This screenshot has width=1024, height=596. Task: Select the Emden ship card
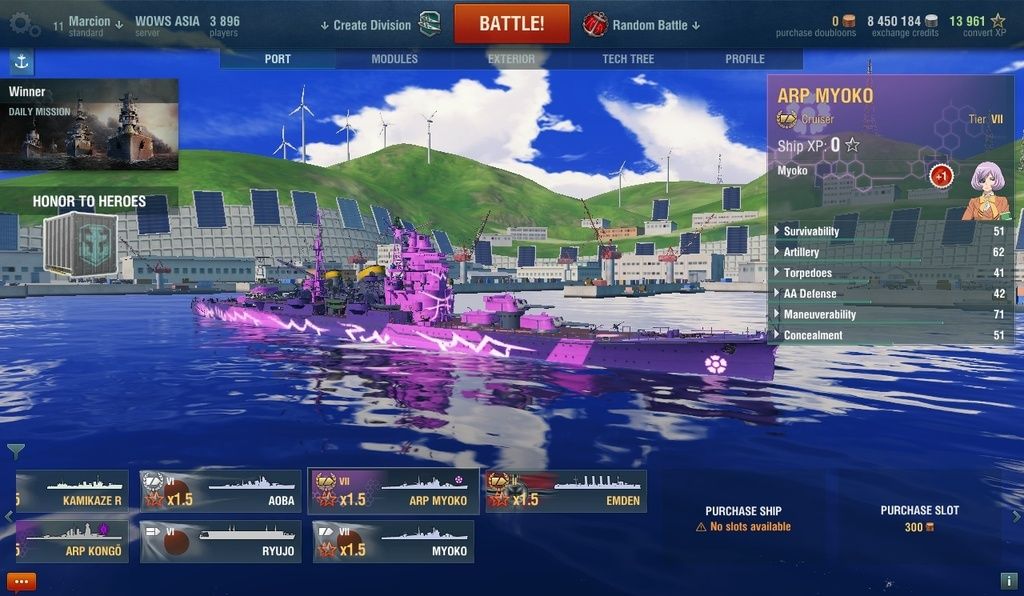click(x=566, y=491)
